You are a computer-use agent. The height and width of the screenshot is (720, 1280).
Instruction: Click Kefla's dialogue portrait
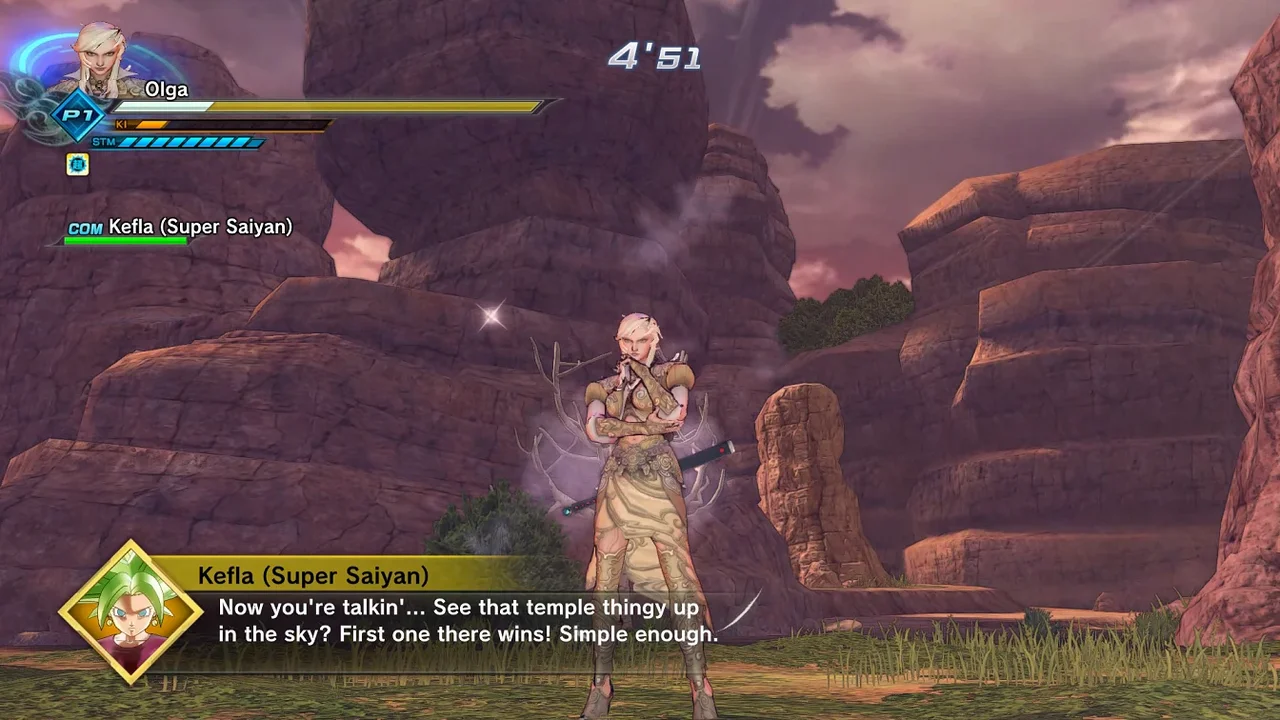(132, 612)
